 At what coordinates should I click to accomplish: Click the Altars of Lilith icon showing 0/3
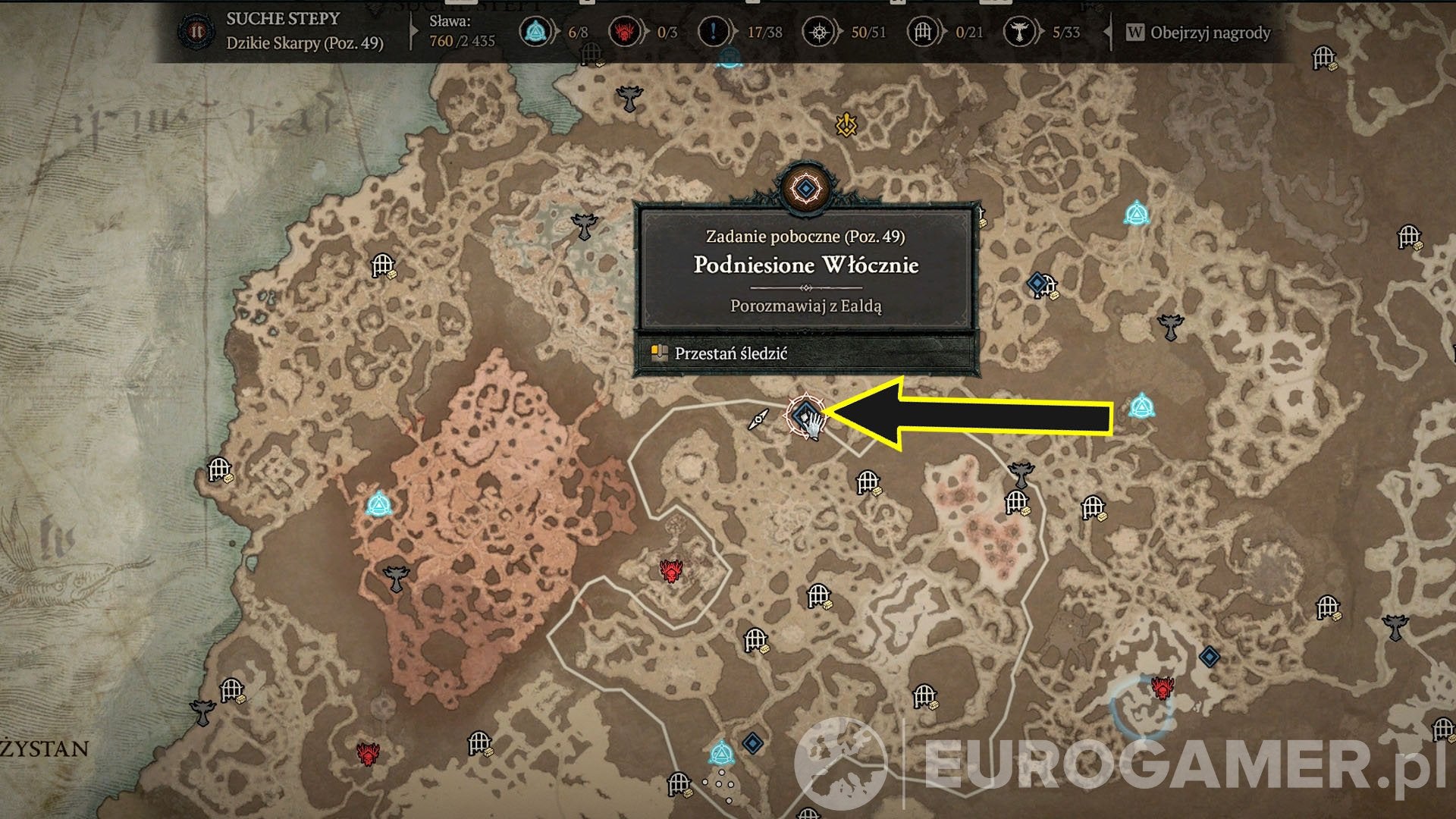pos(626,32)
